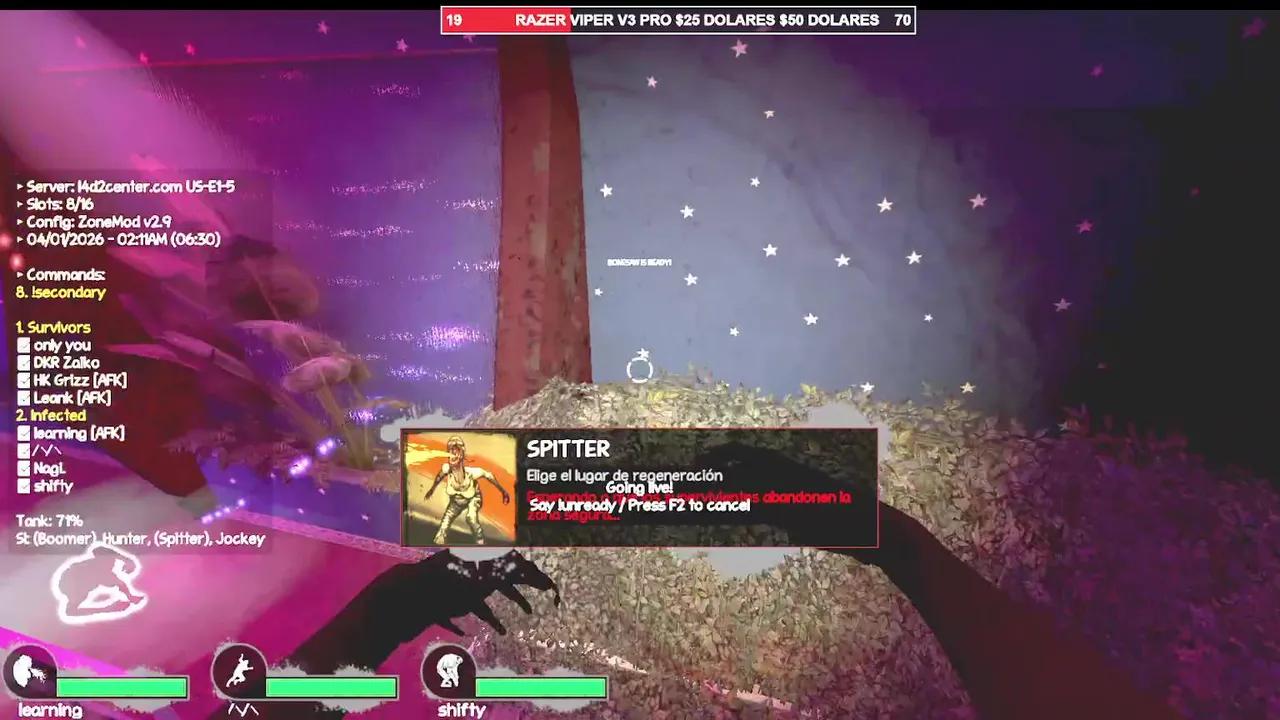Click the !secondary command link
The height and width of the screenshot is (720, 1280).
pos(60,292)
